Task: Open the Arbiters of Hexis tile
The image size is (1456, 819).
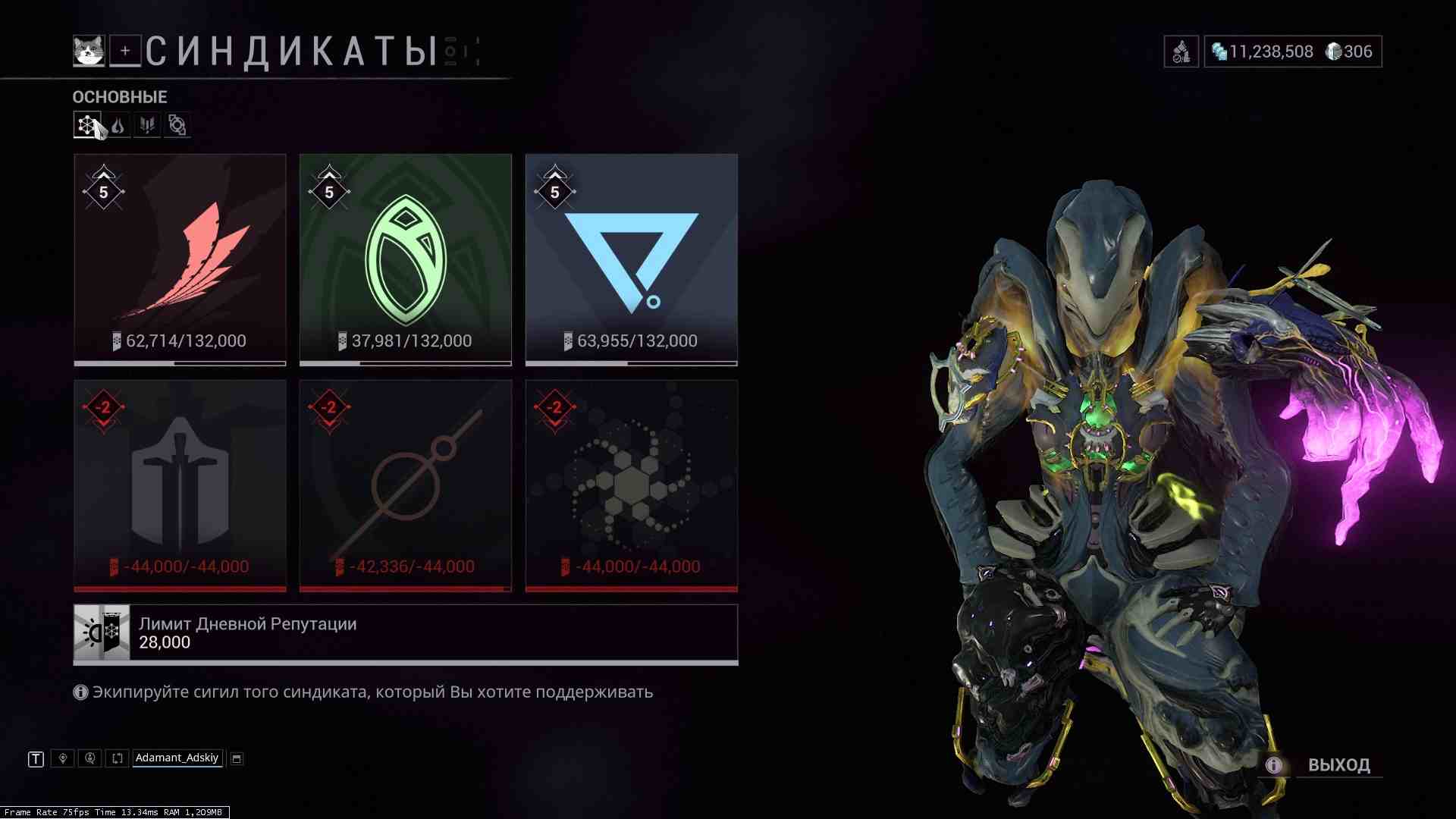Action: click(x=406, y=485)
